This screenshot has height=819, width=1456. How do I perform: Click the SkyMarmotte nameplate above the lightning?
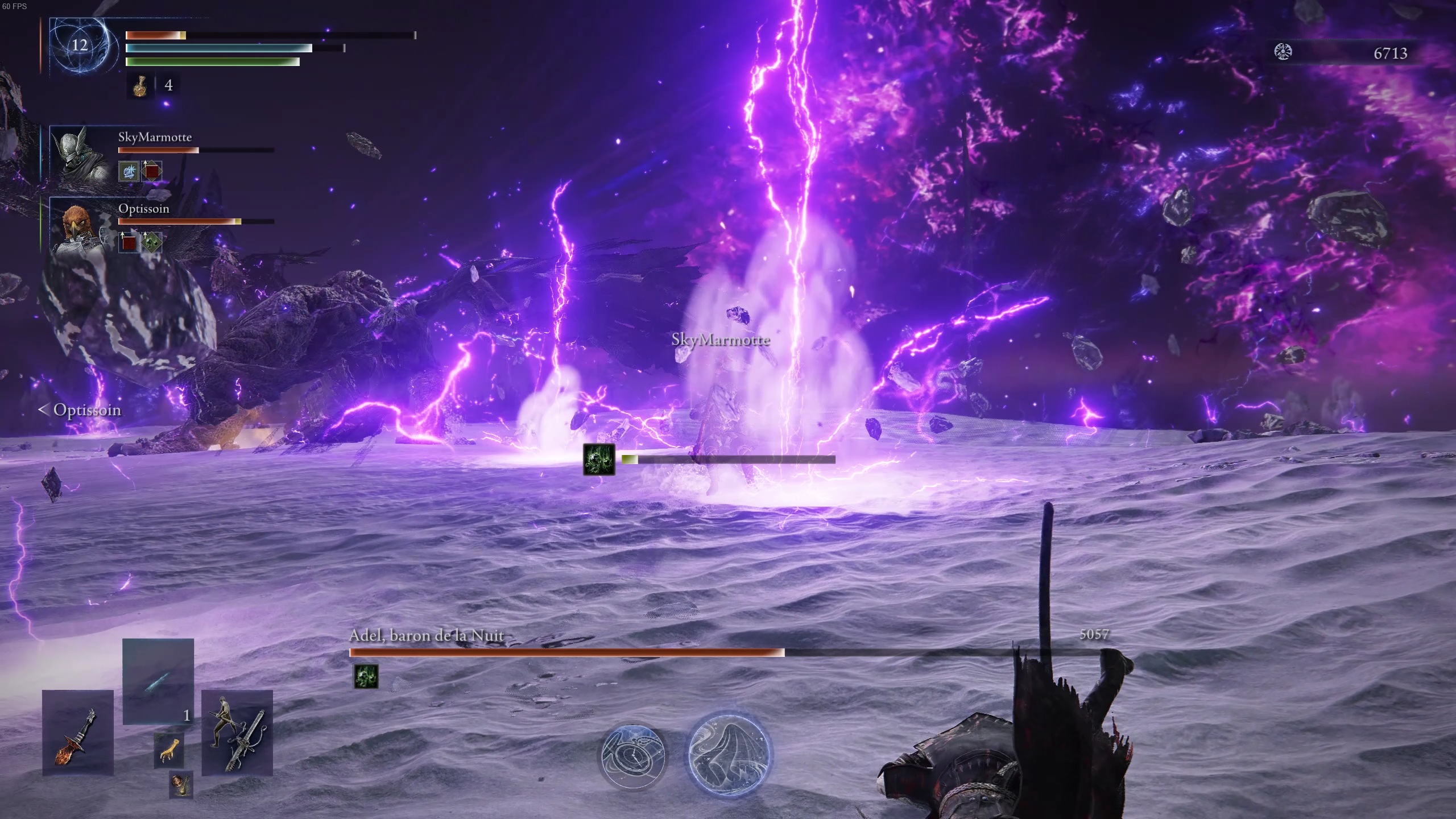click(x=720, y=341)
